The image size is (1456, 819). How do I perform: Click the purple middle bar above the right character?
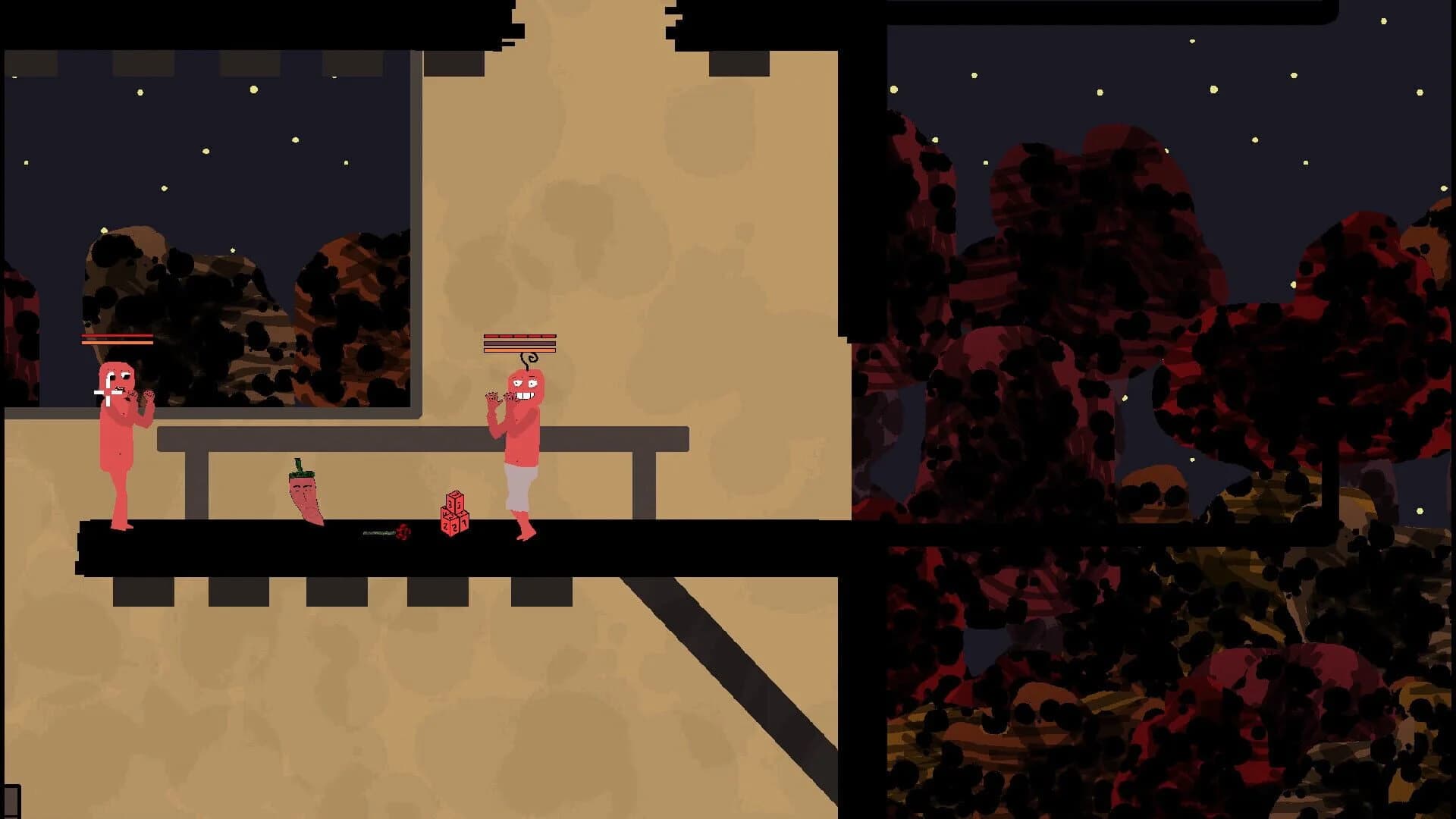519,344
